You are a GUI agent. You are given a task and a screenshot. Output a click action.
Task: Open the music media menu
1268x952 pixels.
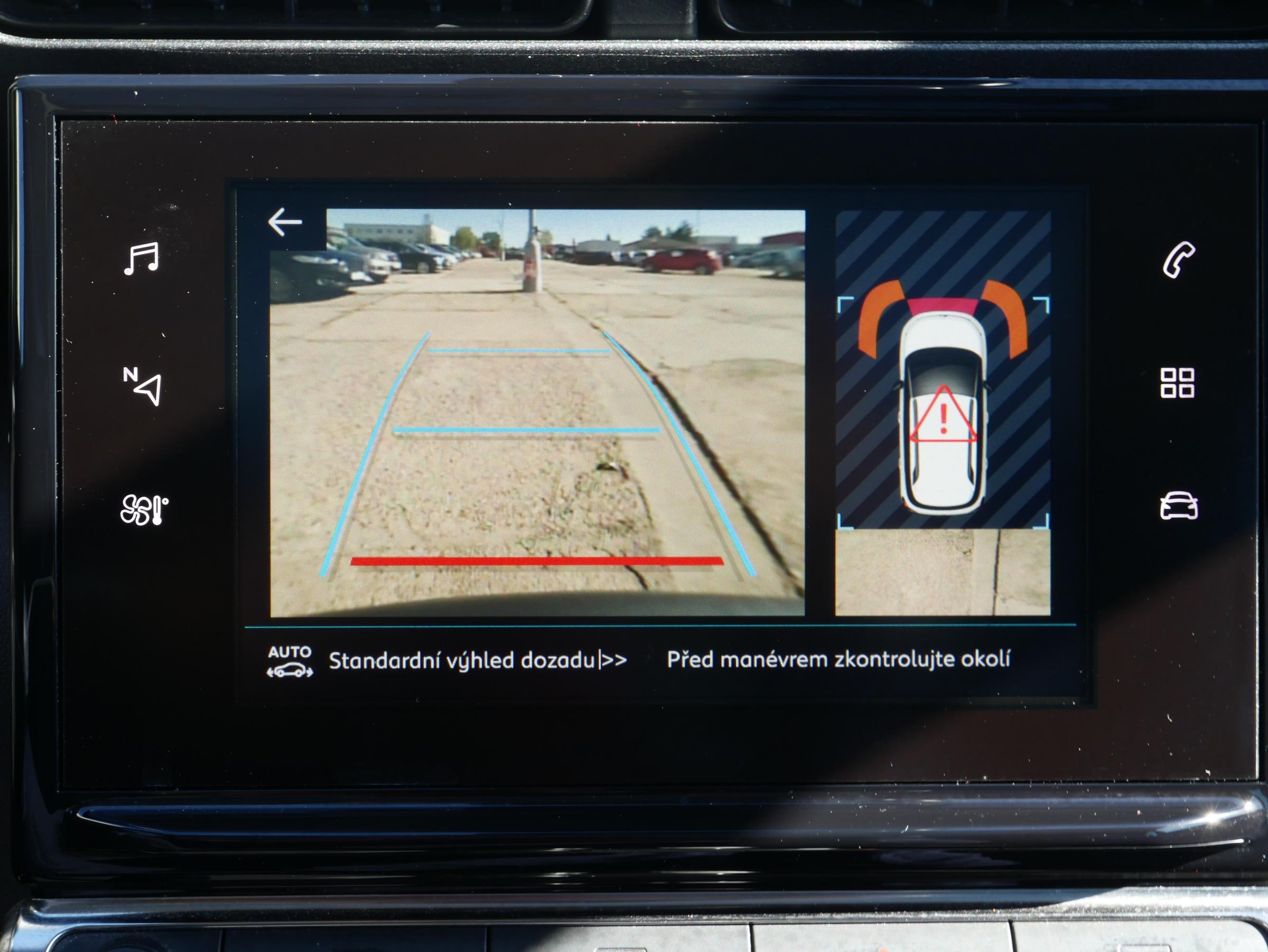tap(141, 258)
